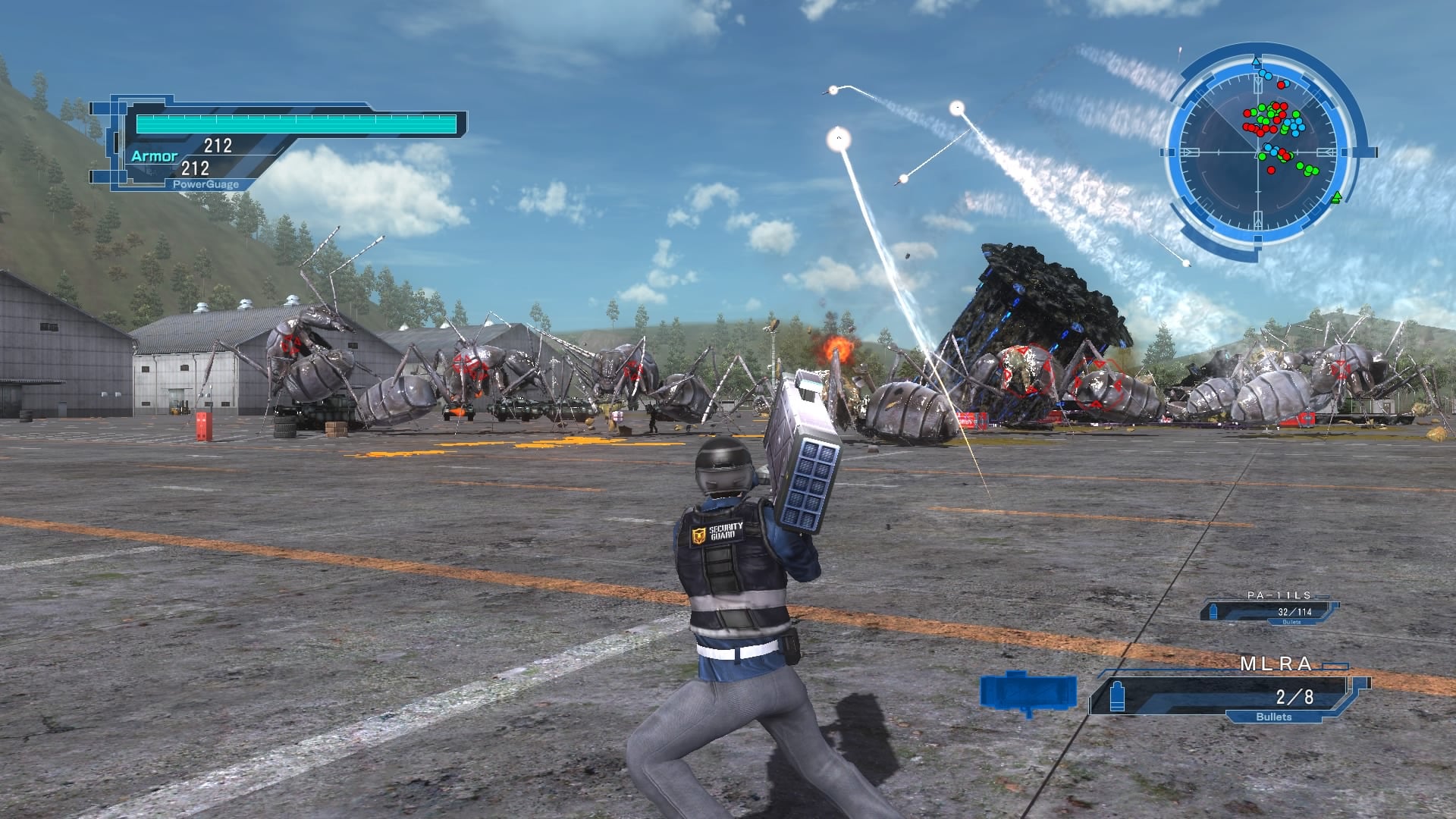This screenshot has width=1456, height=819.
Task: Click the circular radar minimap
Action: pyautogui.click(x=1259, y=152)
